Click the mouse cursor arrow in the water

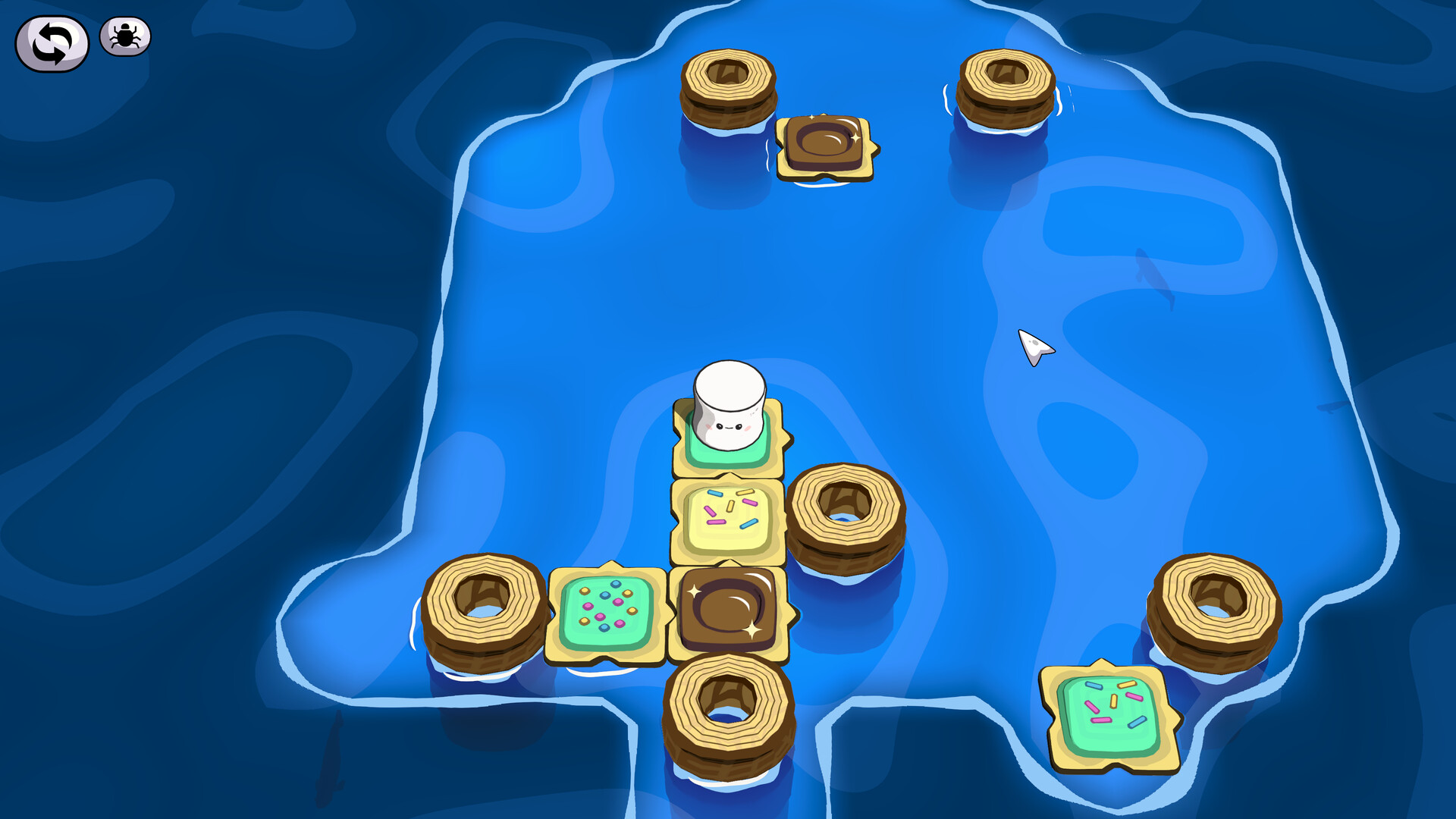(1035, 345)
